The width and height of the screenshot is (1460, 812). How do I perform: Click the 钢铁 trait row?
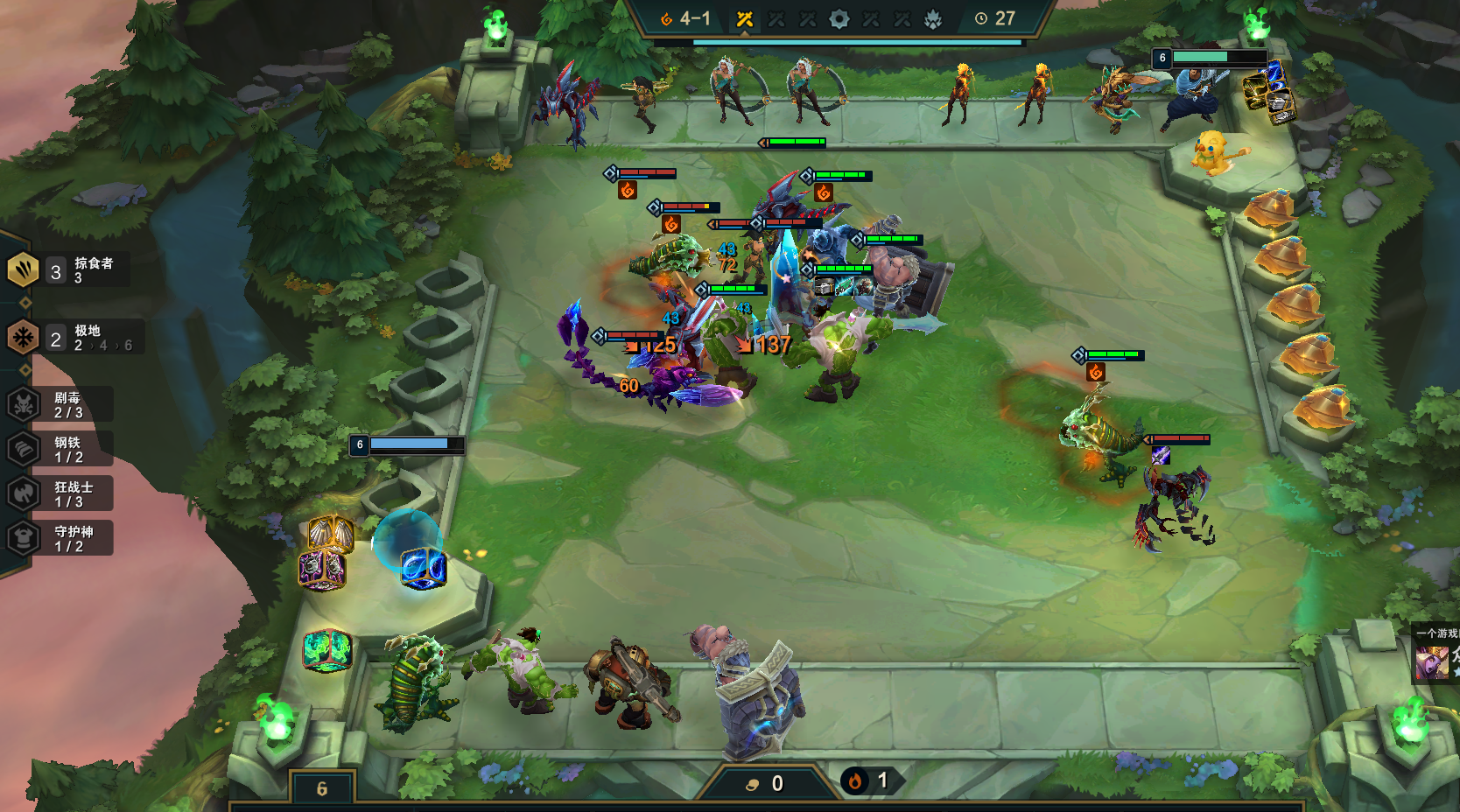[61, 449]
